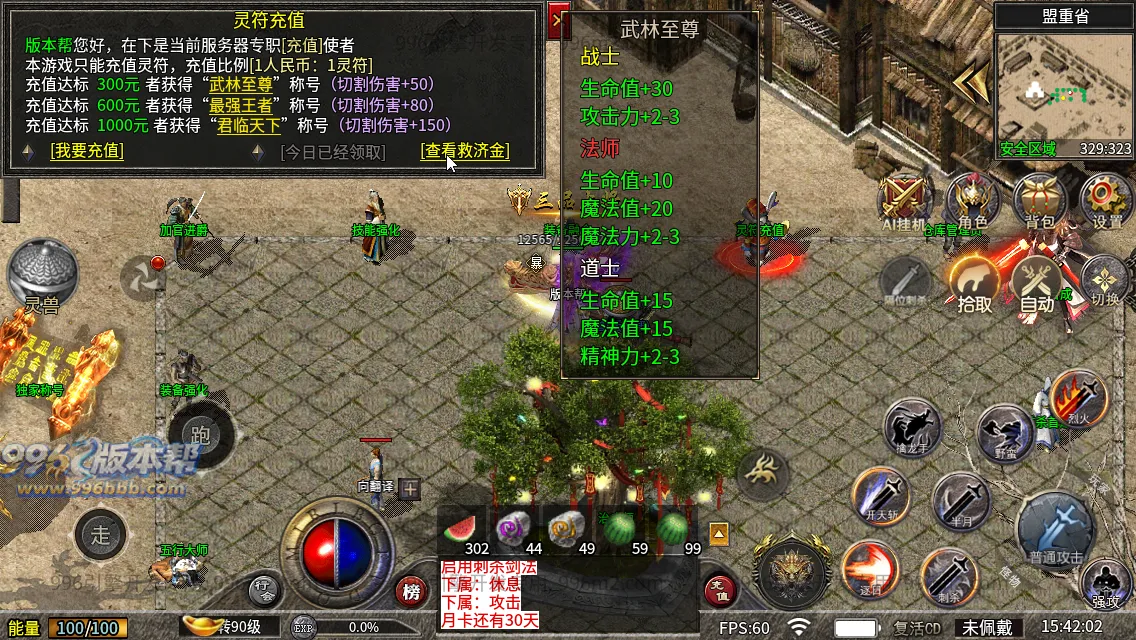Switch movement to 跑 run mode
Screen dimensions: 1136x640
click(200, 436)
